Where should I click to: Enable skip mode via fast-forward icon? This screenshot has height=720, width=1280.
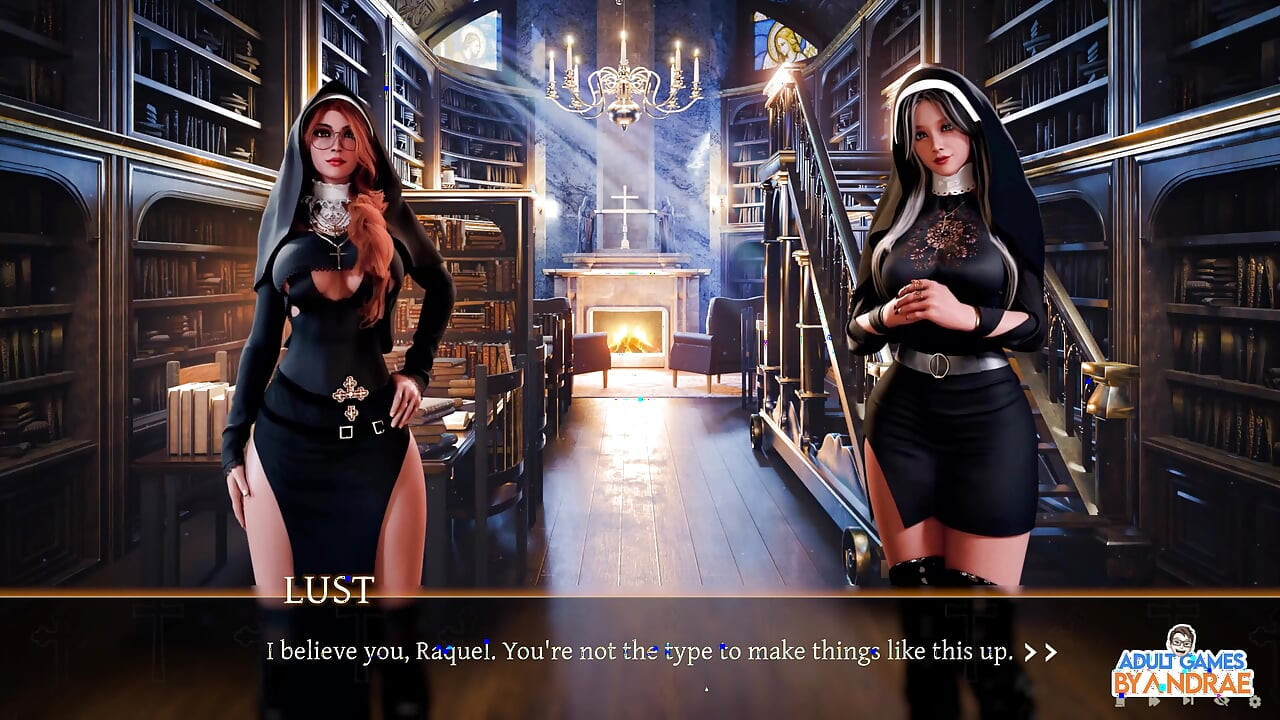(x=1152, y=702)
